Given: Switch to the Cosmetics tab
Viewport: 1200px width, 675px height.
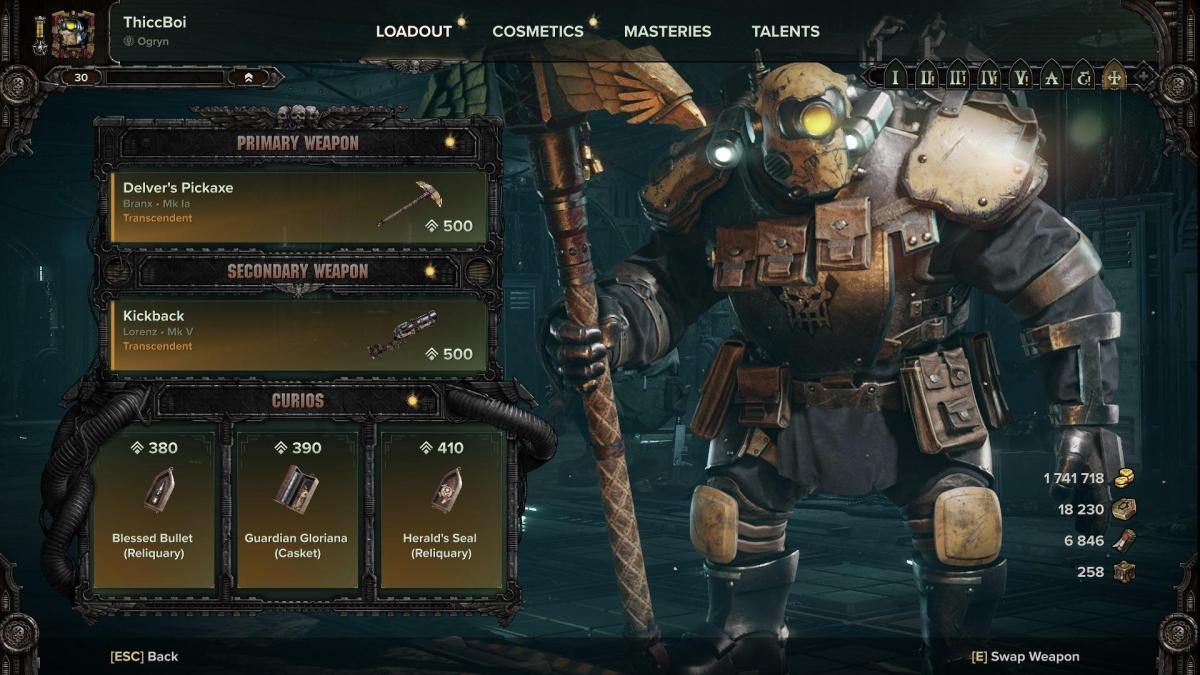Looking at the screenshot, I should coord(537,31).
